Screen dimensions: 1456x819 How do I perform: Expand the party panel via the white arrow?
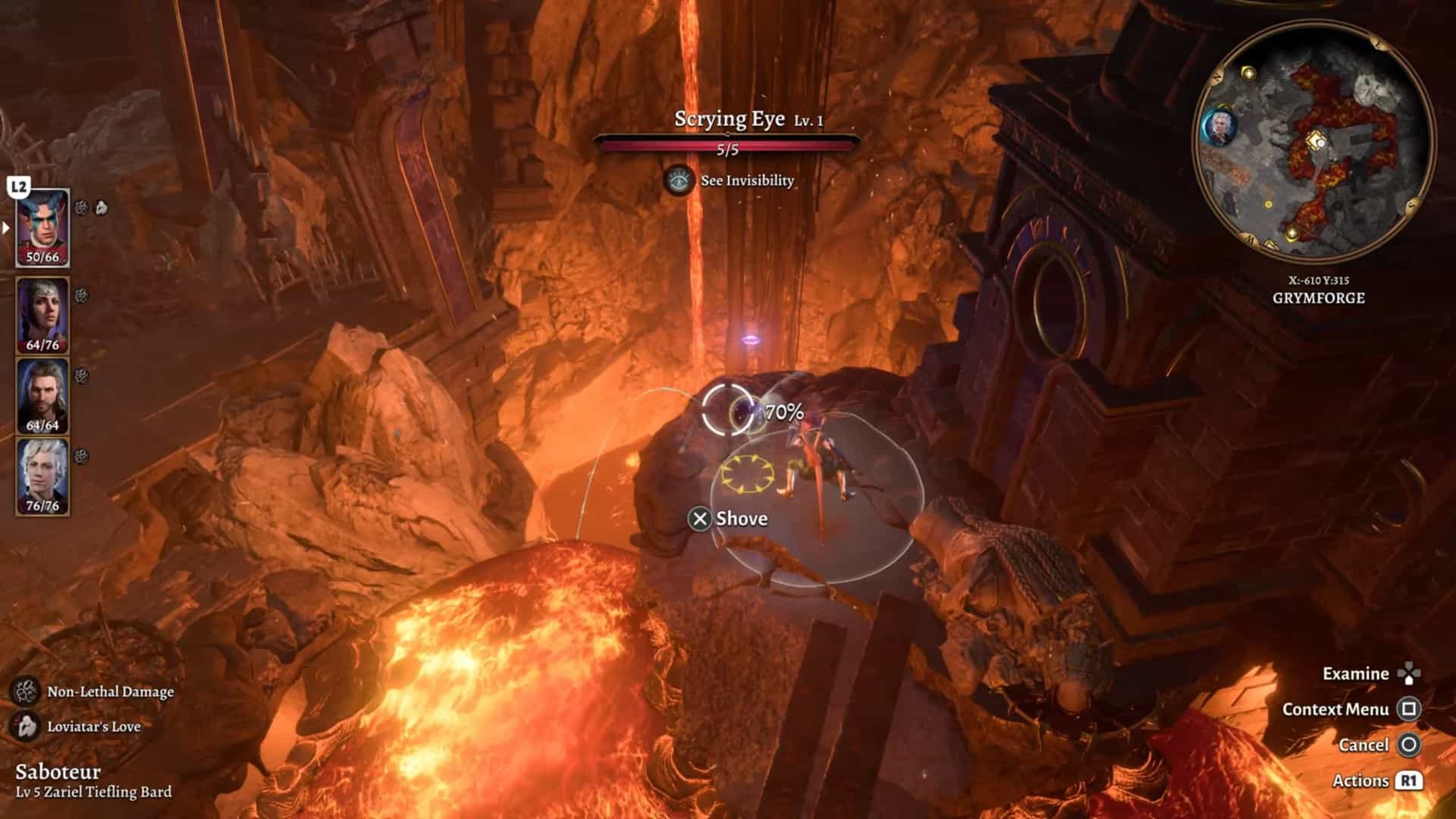(x=5, y=228)
